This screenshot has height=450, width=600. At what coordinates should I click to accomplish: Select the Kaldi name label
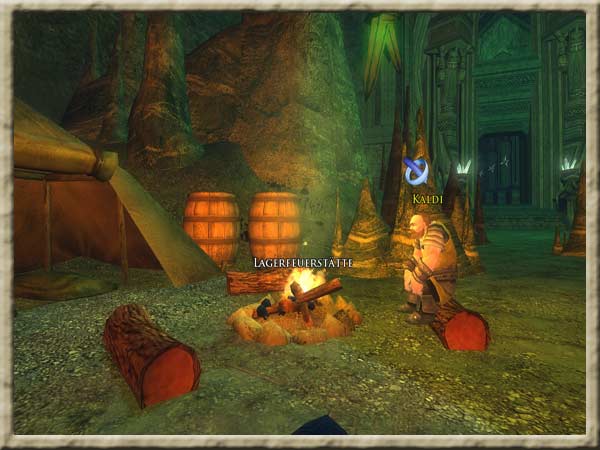[427, 199]
